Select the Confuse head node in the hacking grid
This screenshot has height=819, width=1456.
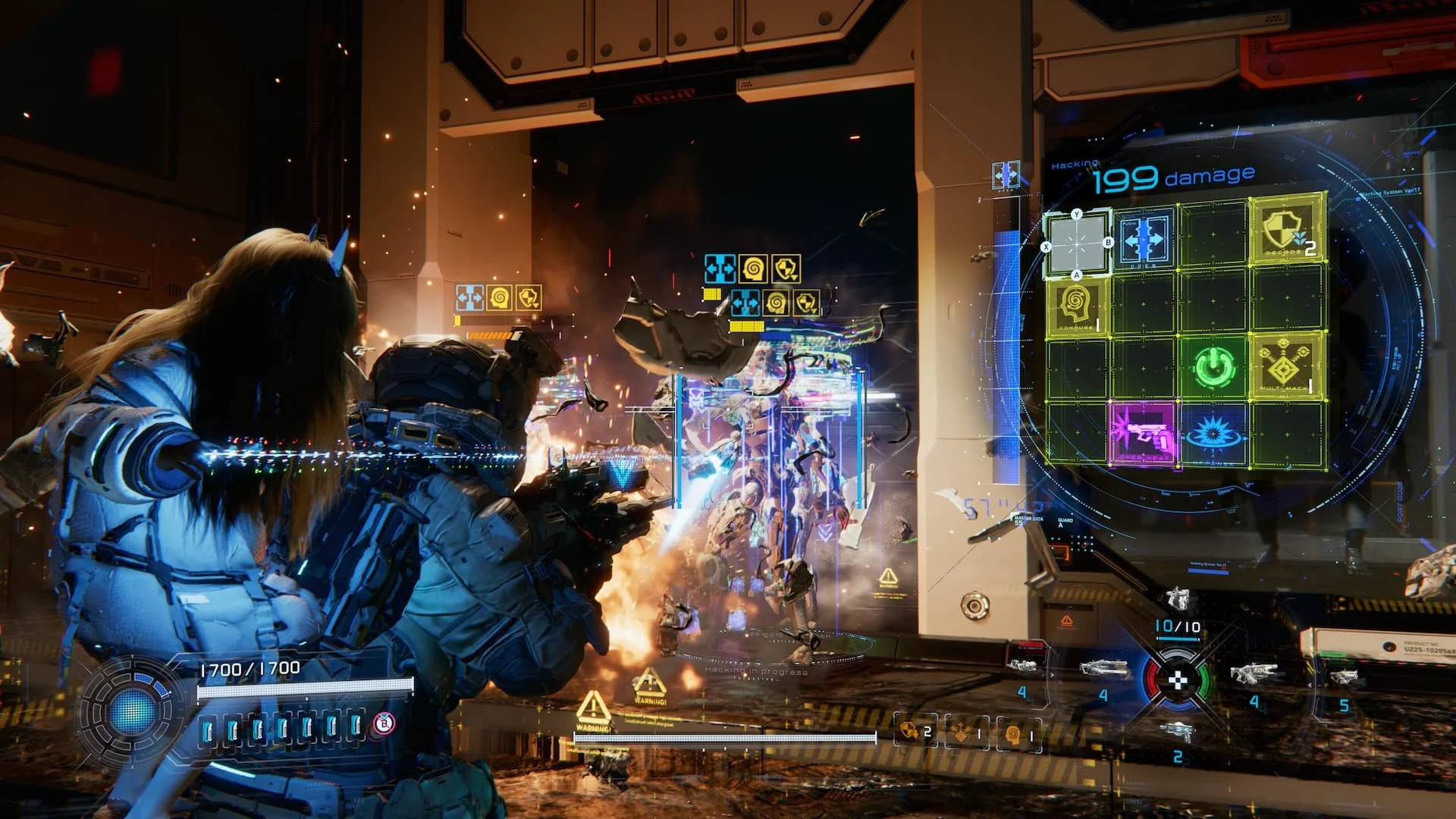coord(1075,307)
